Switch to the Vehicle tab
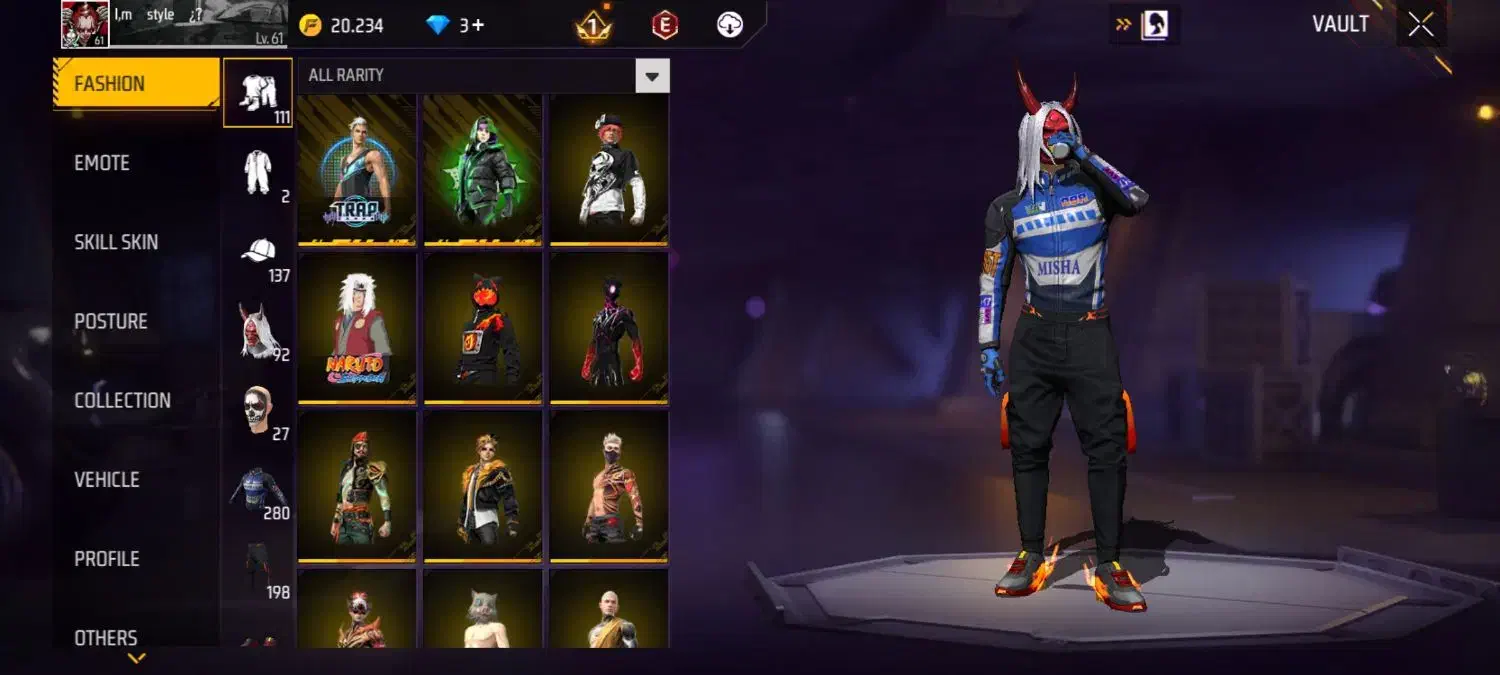Image resolution: width=1500 pixels, height=675 pixels. pos(107,480)
